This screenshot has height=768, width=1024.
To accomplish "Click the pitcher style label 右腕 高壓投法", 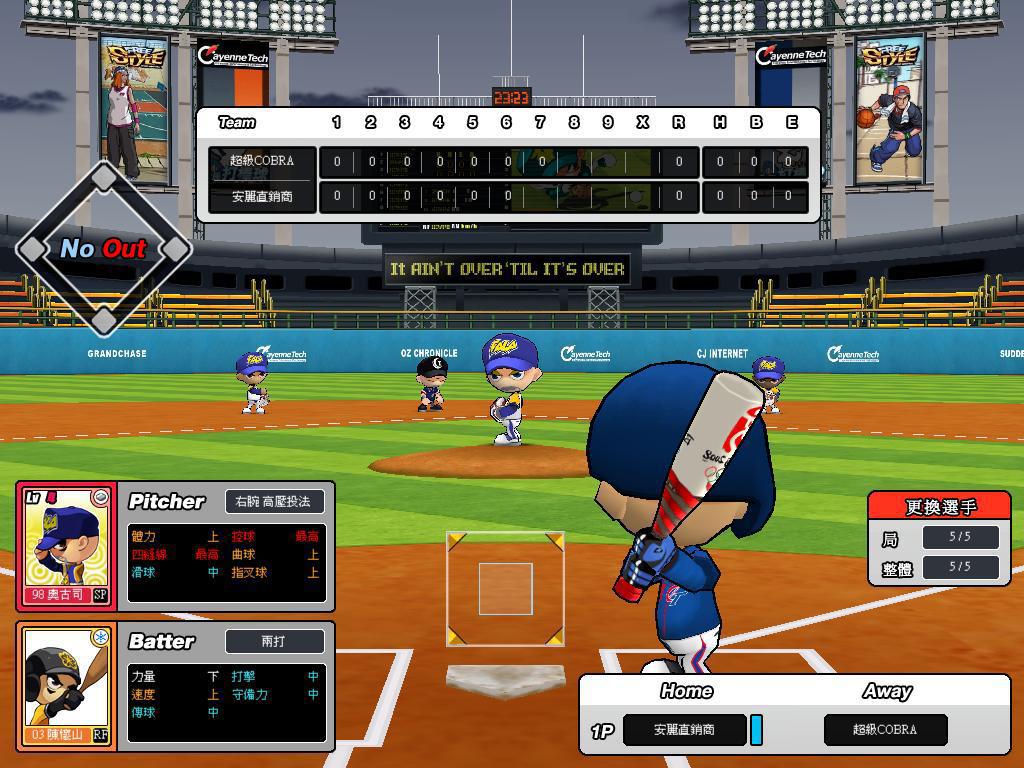I will [273, 501].
